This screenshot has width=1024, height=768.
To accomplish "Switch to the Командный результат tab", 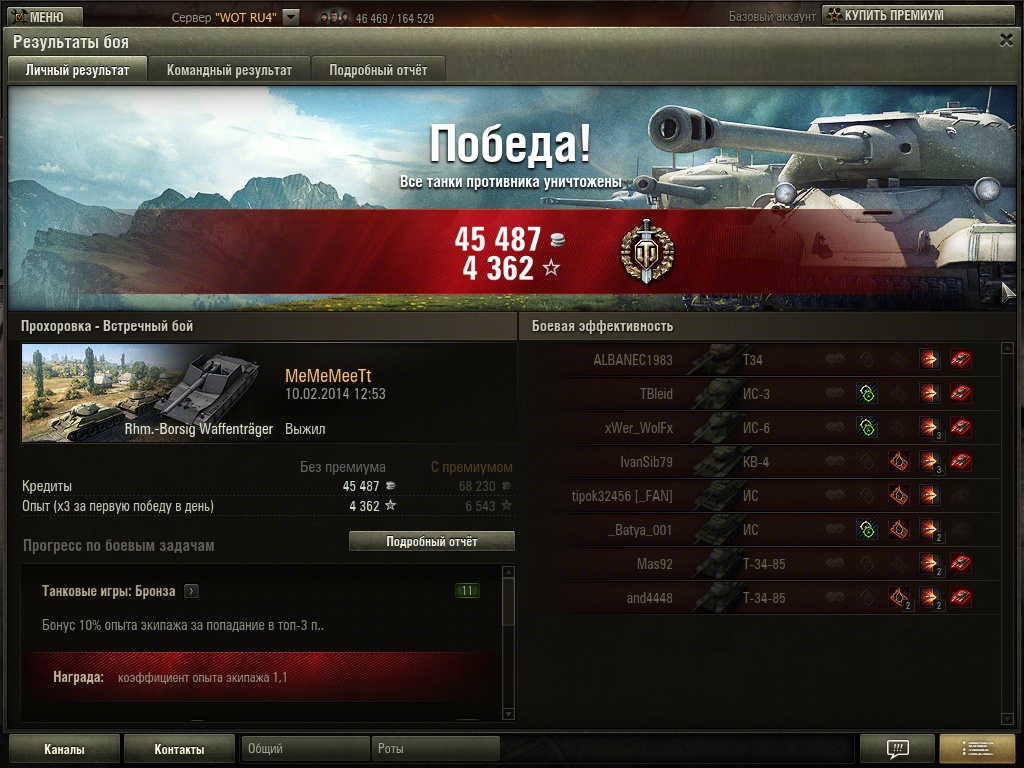I will 229,70.
